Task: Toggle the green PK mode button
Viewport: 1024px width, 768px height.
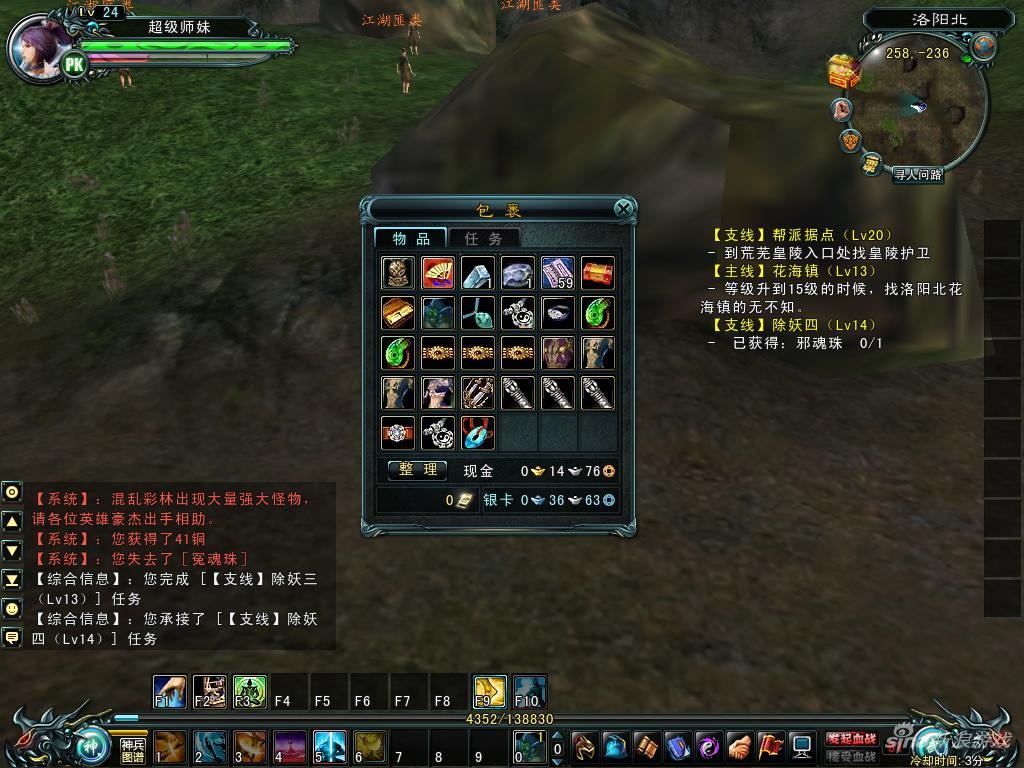Action: click(x=74, y=65)
